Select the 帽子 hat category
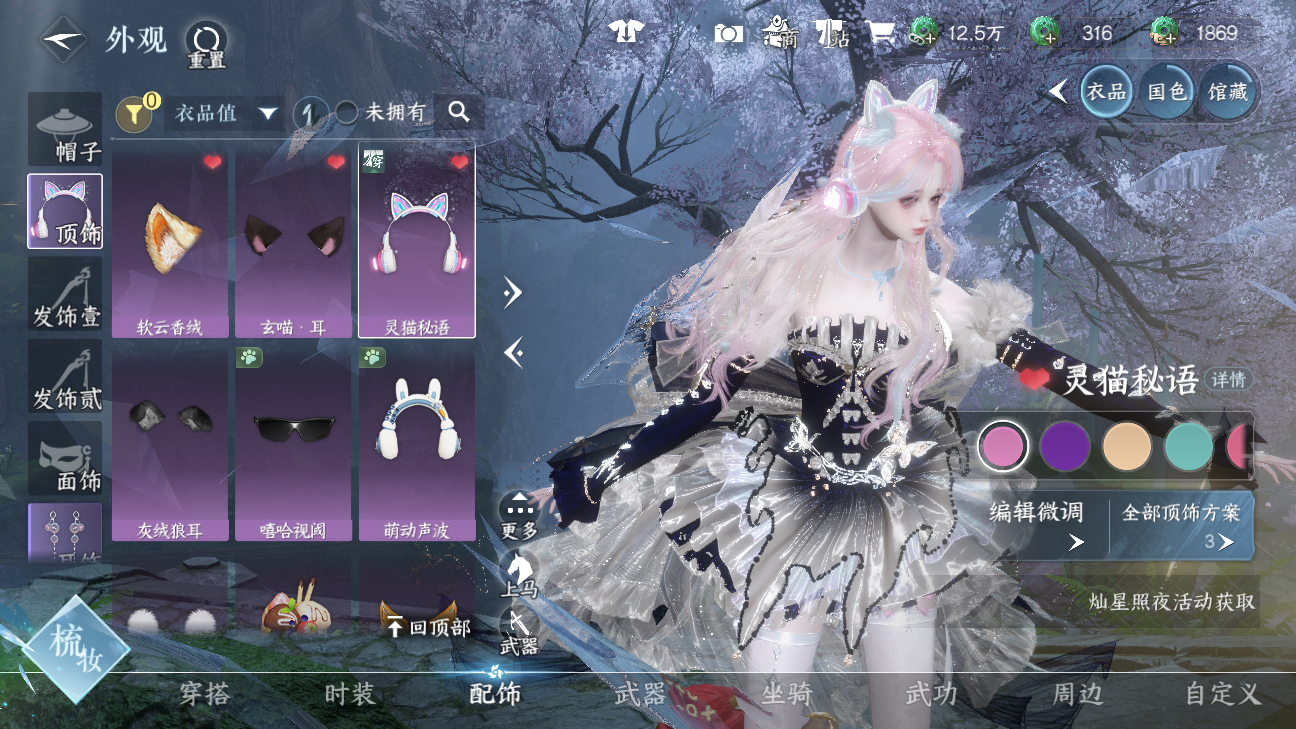This screenshot has height=729, width=1296. pos(65,130)
